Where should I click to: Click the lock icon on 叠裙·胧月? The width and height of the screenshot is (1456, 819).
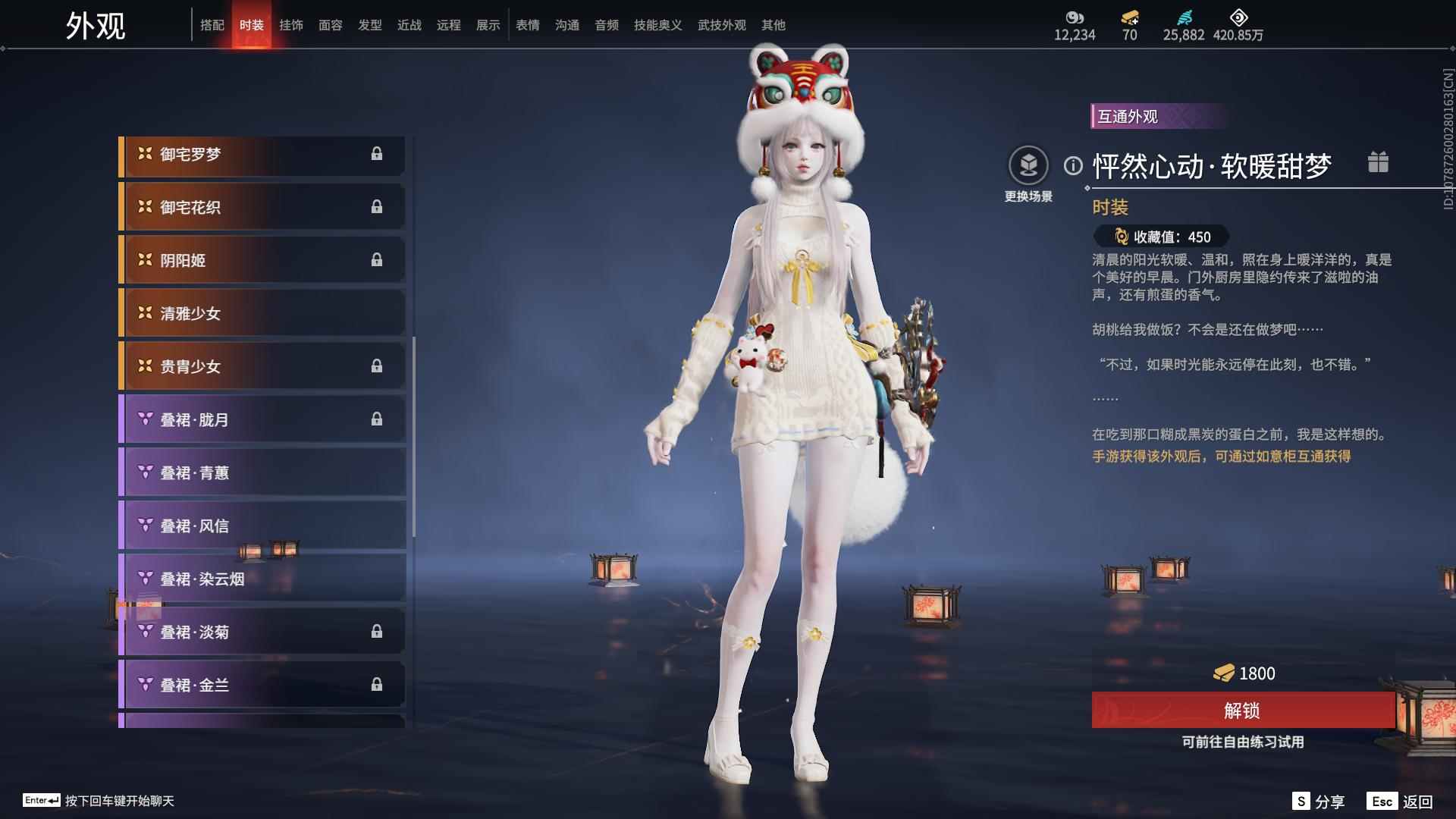pos(378,419)
